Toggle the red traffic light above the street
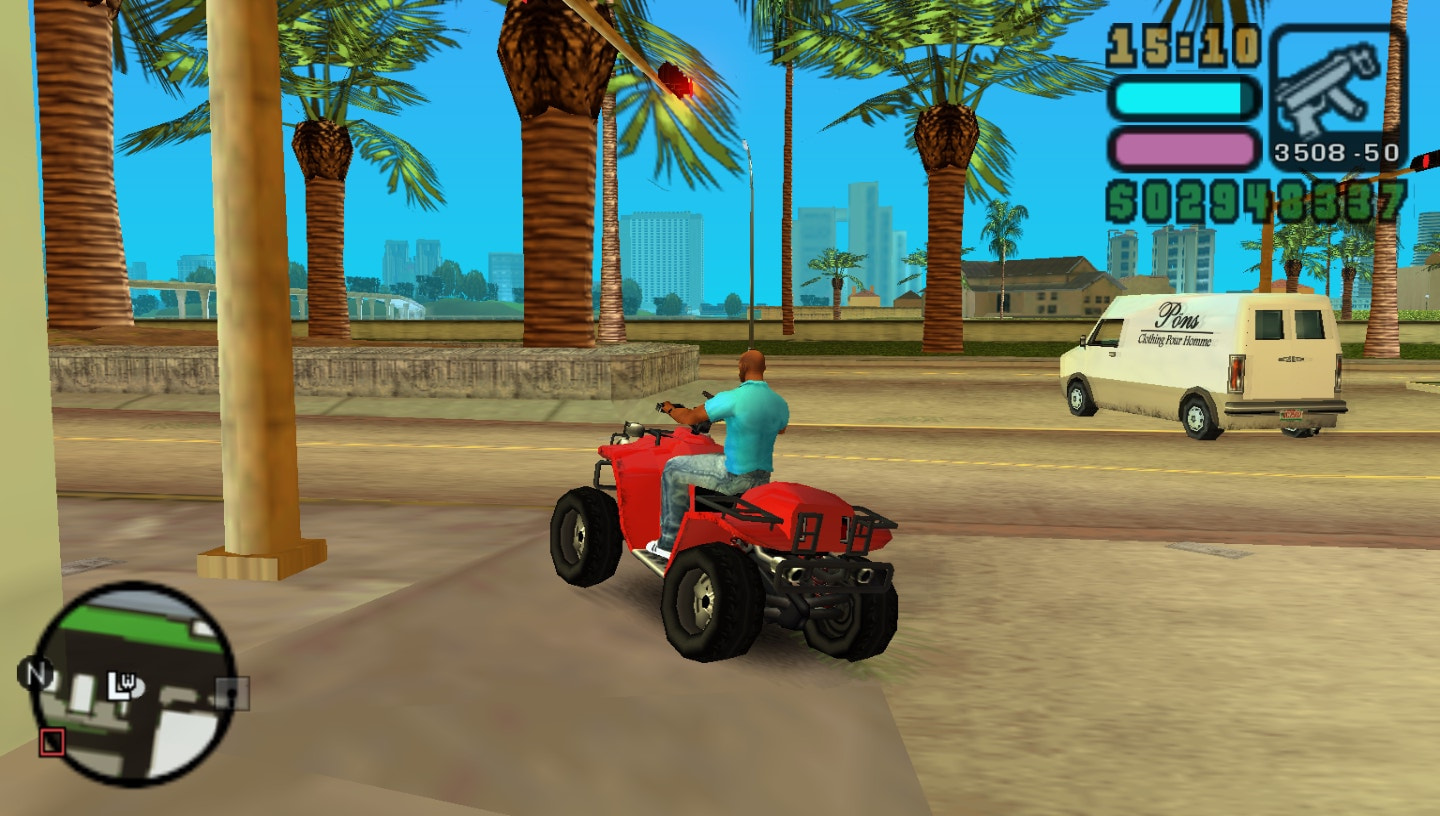1440x816 pixels. click(676, 77)
